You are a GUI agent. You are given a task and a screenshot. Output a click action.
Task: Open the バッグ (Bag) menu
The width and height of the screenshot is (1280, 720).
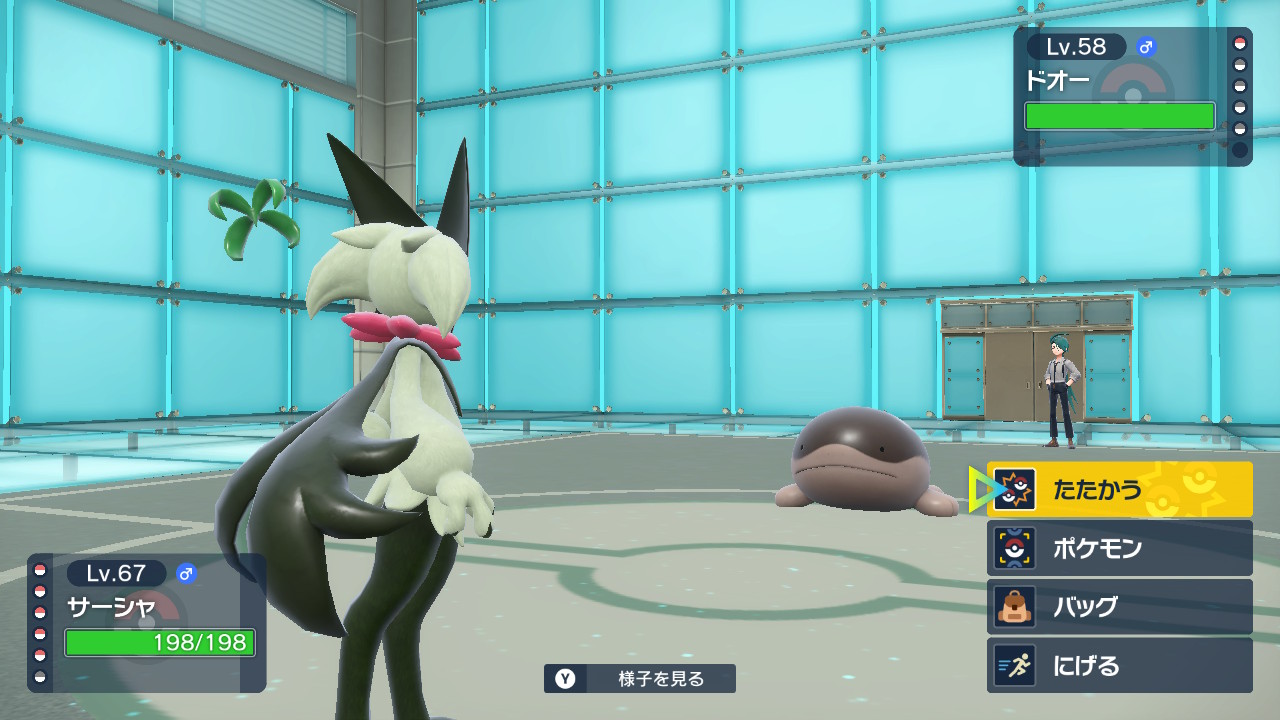(x=1119, y=607)
